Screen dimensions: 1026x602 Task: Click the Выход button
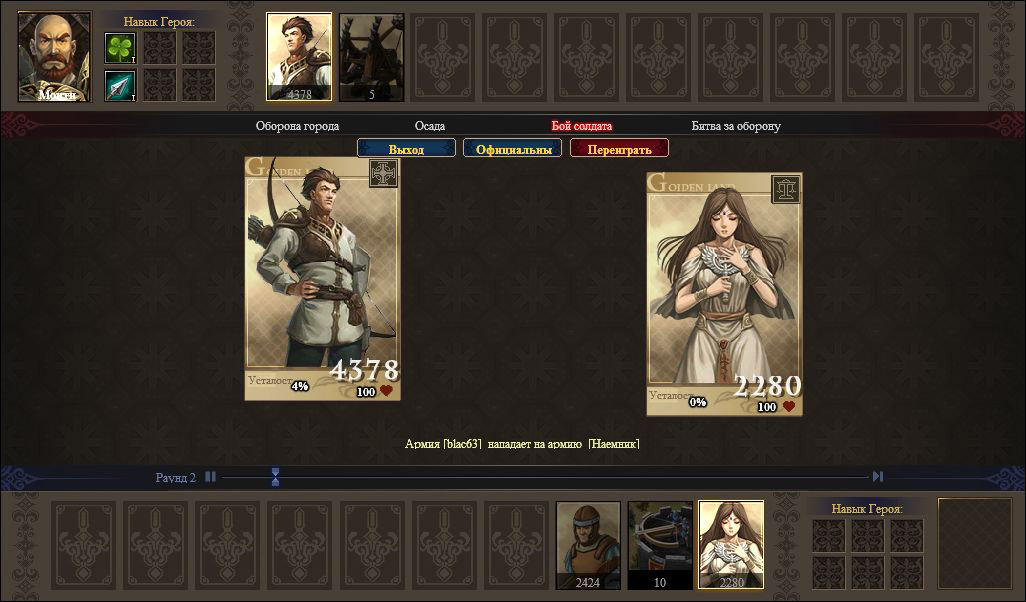click(406, 149)
